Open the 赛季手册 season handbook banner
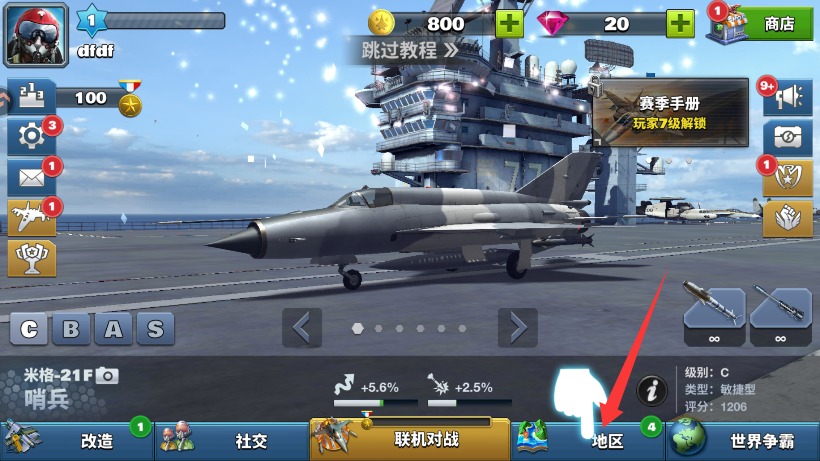Image resolution: width=820 pixels, height=461 pixels. (670, 112)
